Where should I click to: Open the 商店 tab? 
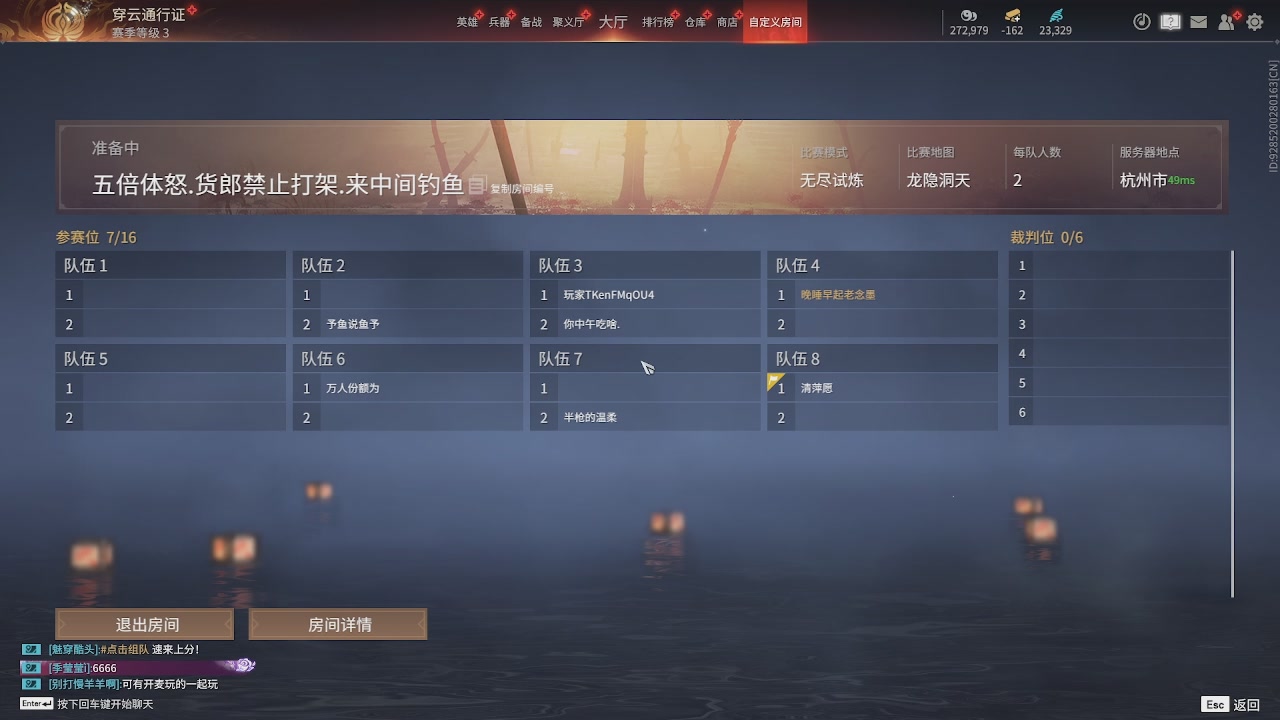click(727, 20)
